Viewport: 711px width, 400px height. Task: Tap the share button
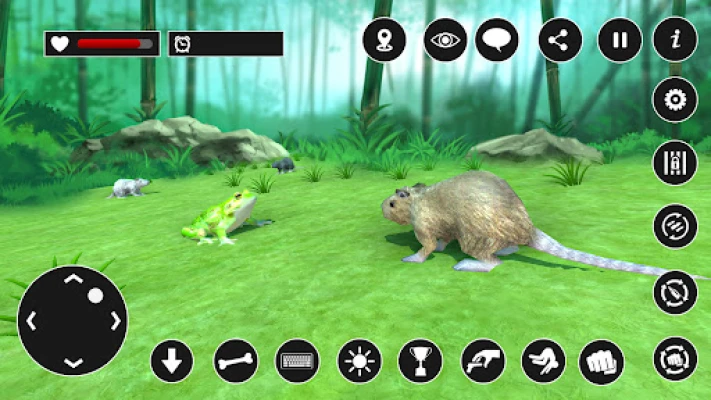tap(560, 41)
